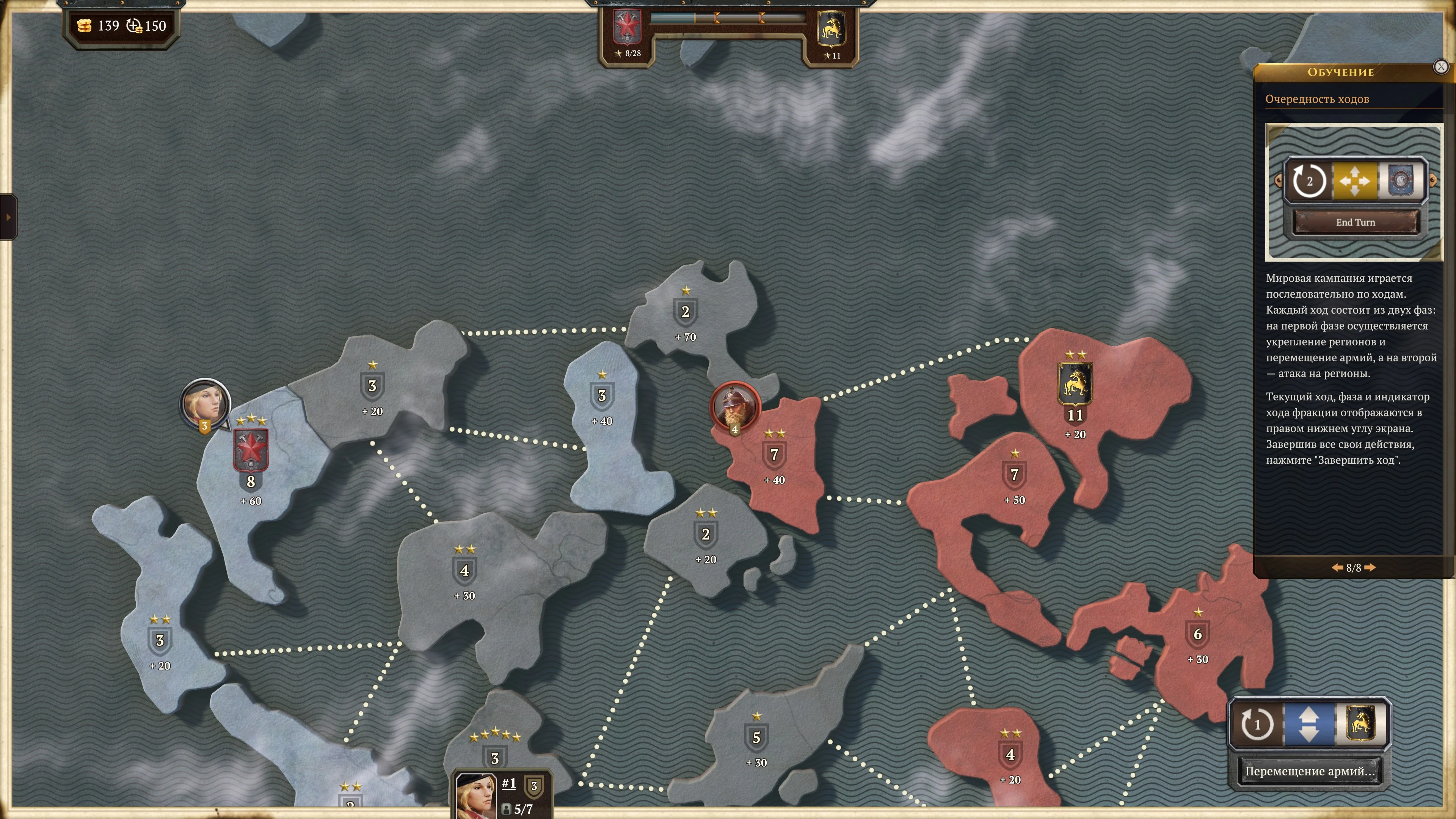
Task: Select the bearded enemy general army marker
Action: [734, 406]
